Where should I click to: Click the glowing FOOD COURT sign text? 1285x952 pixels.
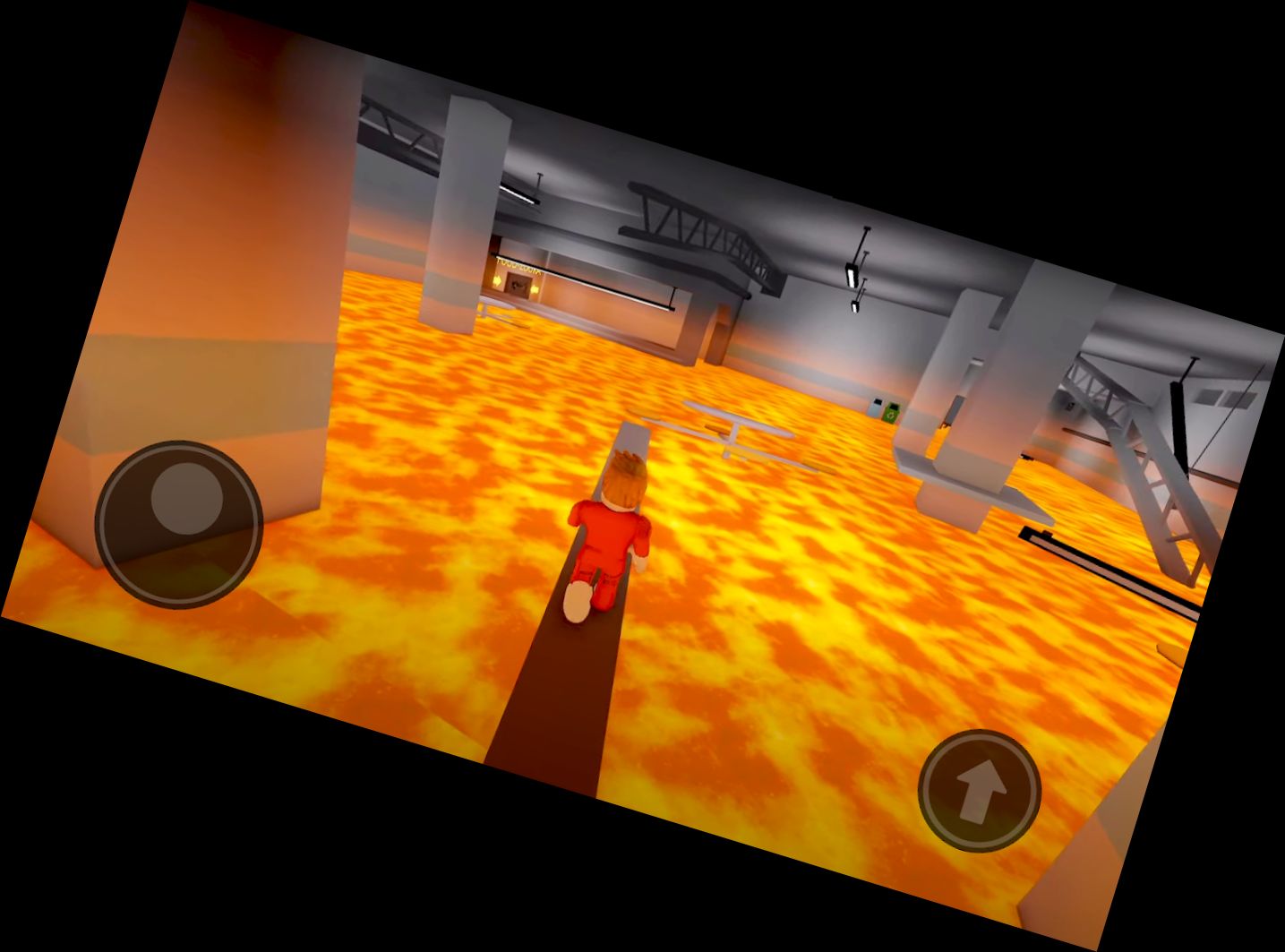[x=519, y=266]
